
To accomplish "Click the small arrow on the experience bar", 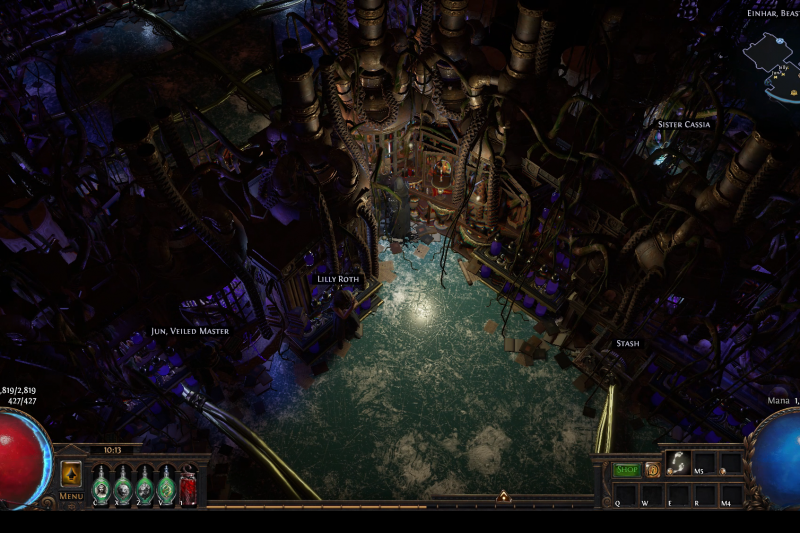I will click(x=504, y=496).
